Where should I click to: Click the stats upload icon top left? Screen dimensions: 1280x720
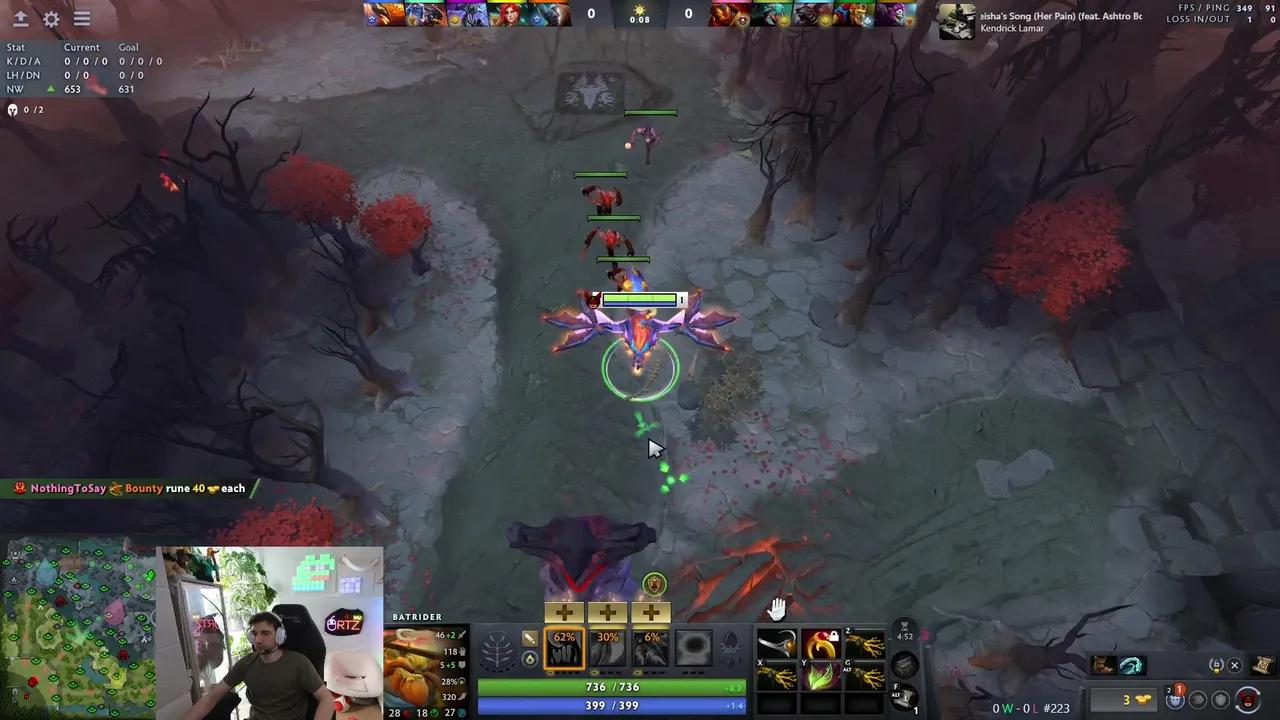point(21,18)
